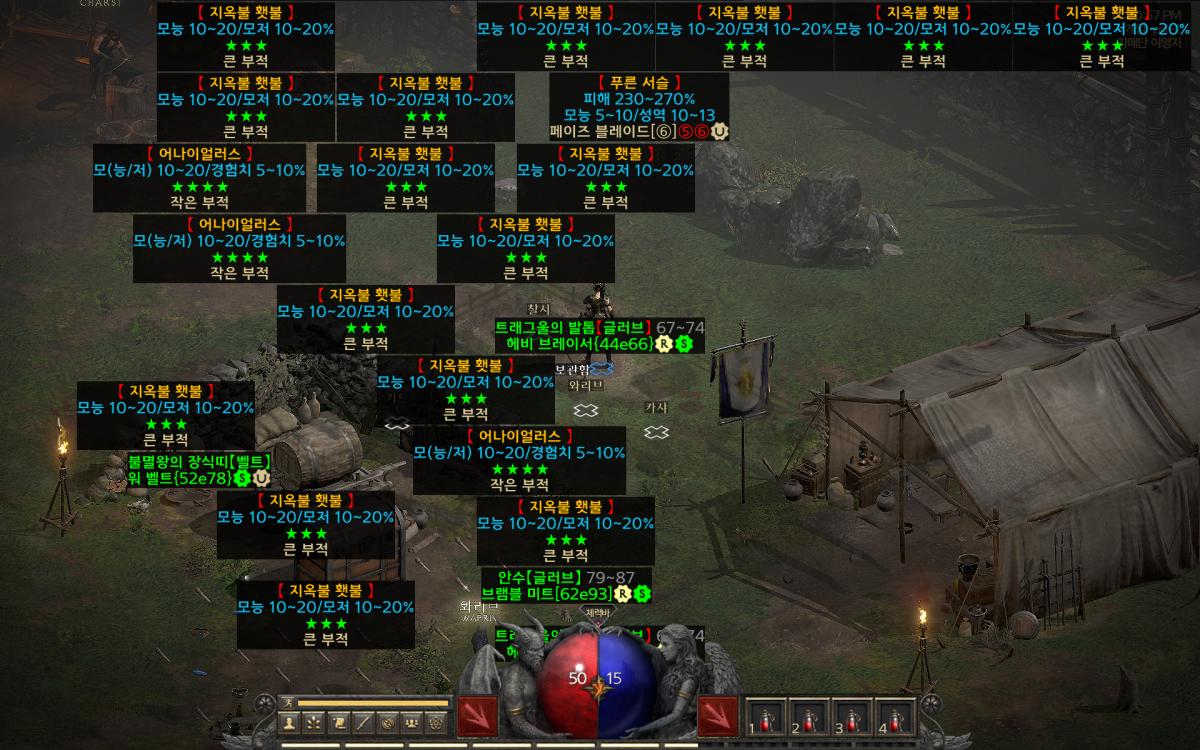This screenshot has height=750, width=1200.
Task: Toggle the run/walk running figure icon
Action: click(x=288, y=702)
